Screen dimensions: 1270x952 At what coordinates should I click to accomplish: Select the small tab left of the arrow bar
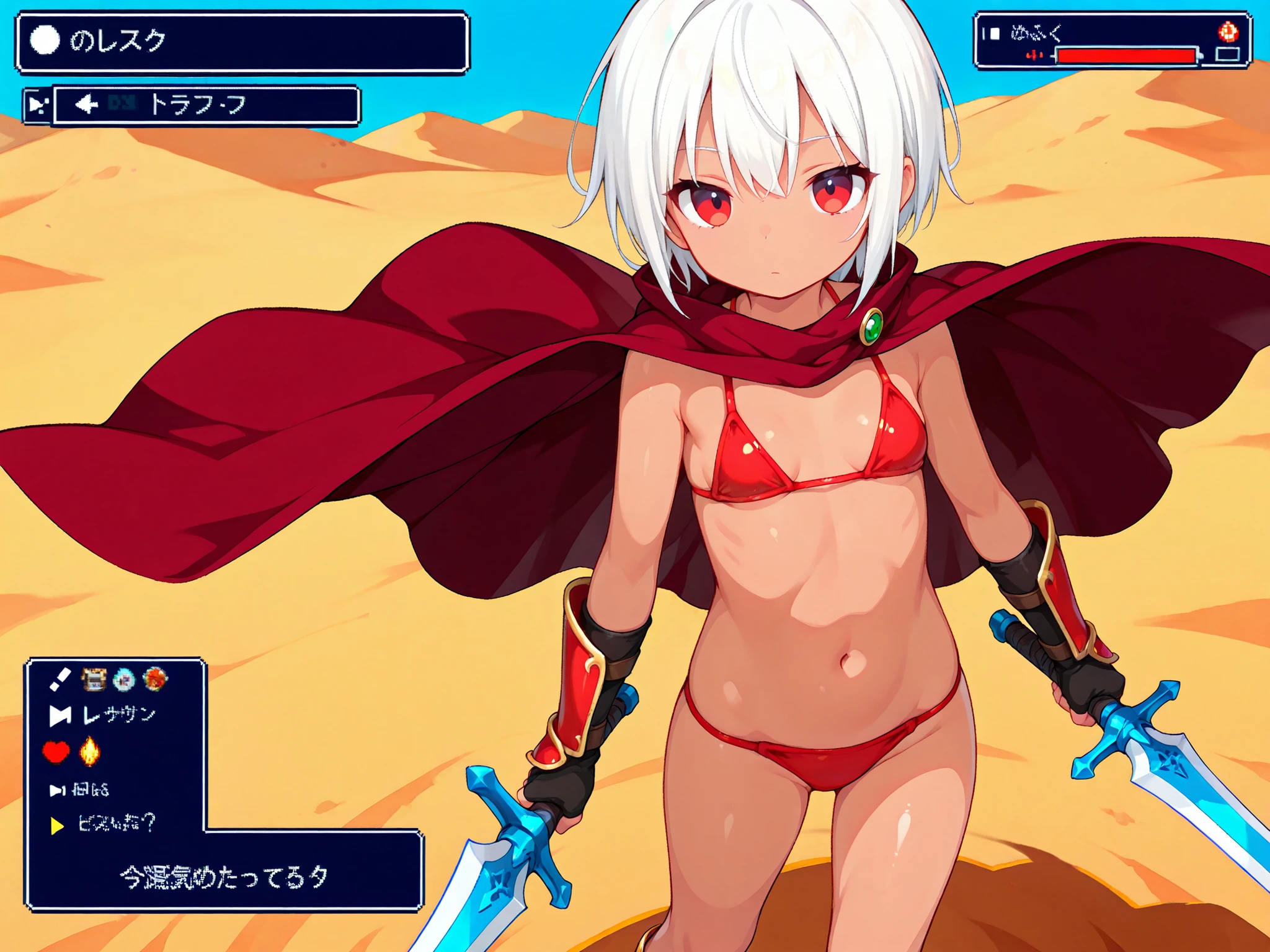pos(37,105)
